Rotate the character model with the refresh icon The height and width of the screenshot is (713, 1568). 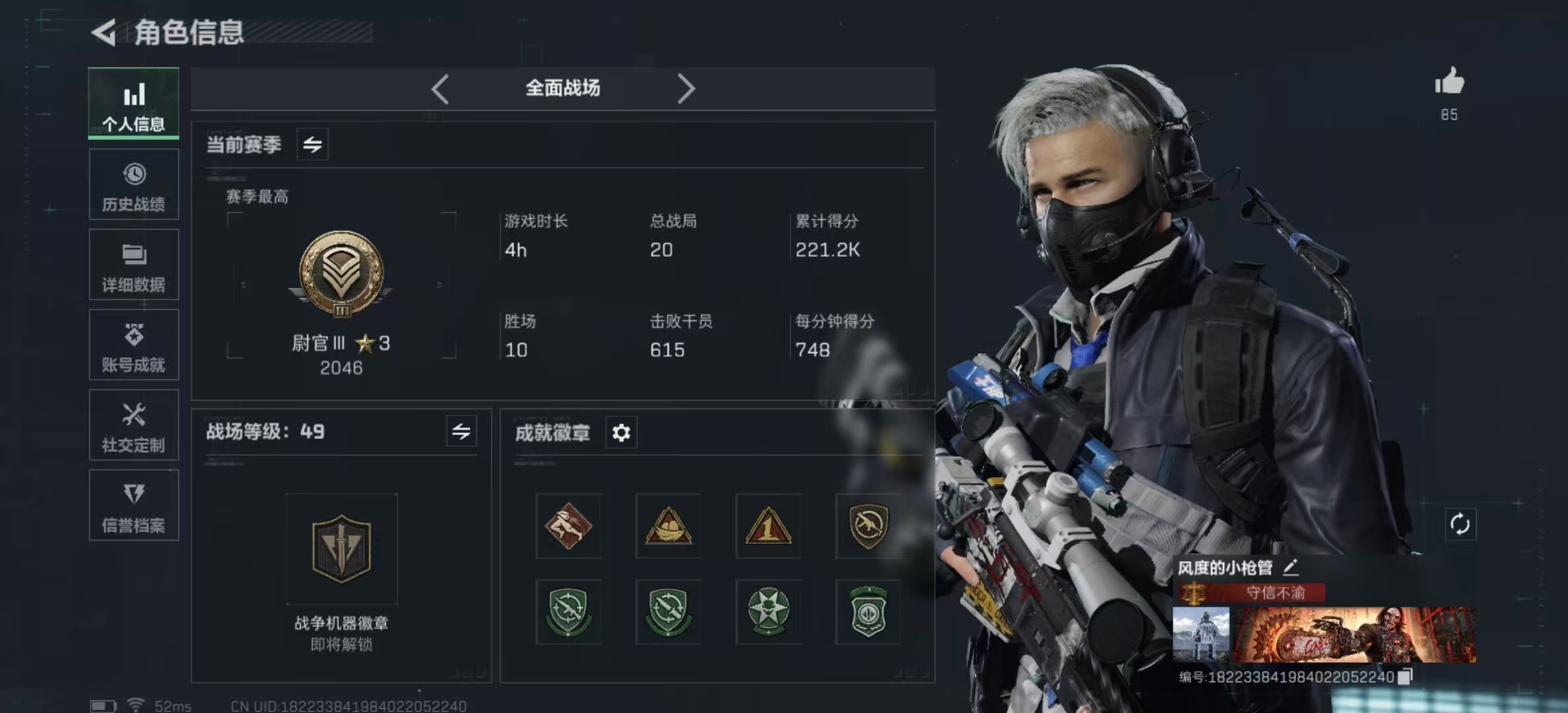click(x=1460, y=524)
